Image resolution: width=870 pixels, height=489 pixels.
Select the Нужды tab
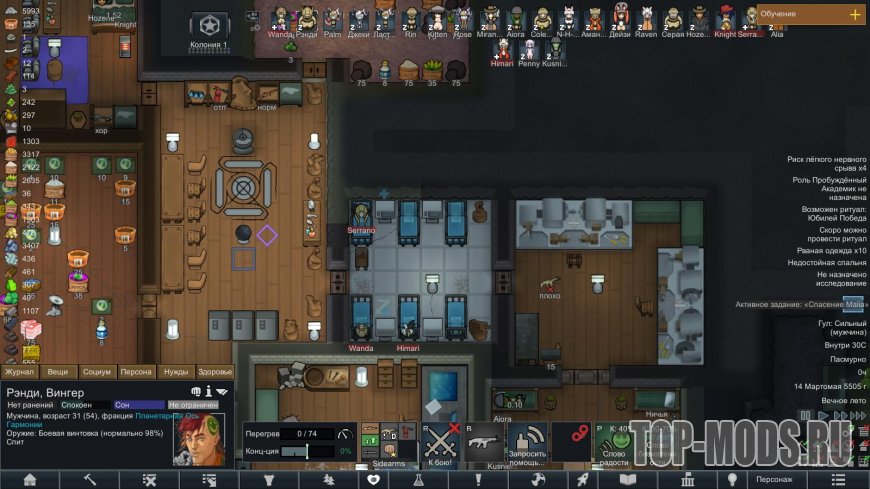(176, 371)
